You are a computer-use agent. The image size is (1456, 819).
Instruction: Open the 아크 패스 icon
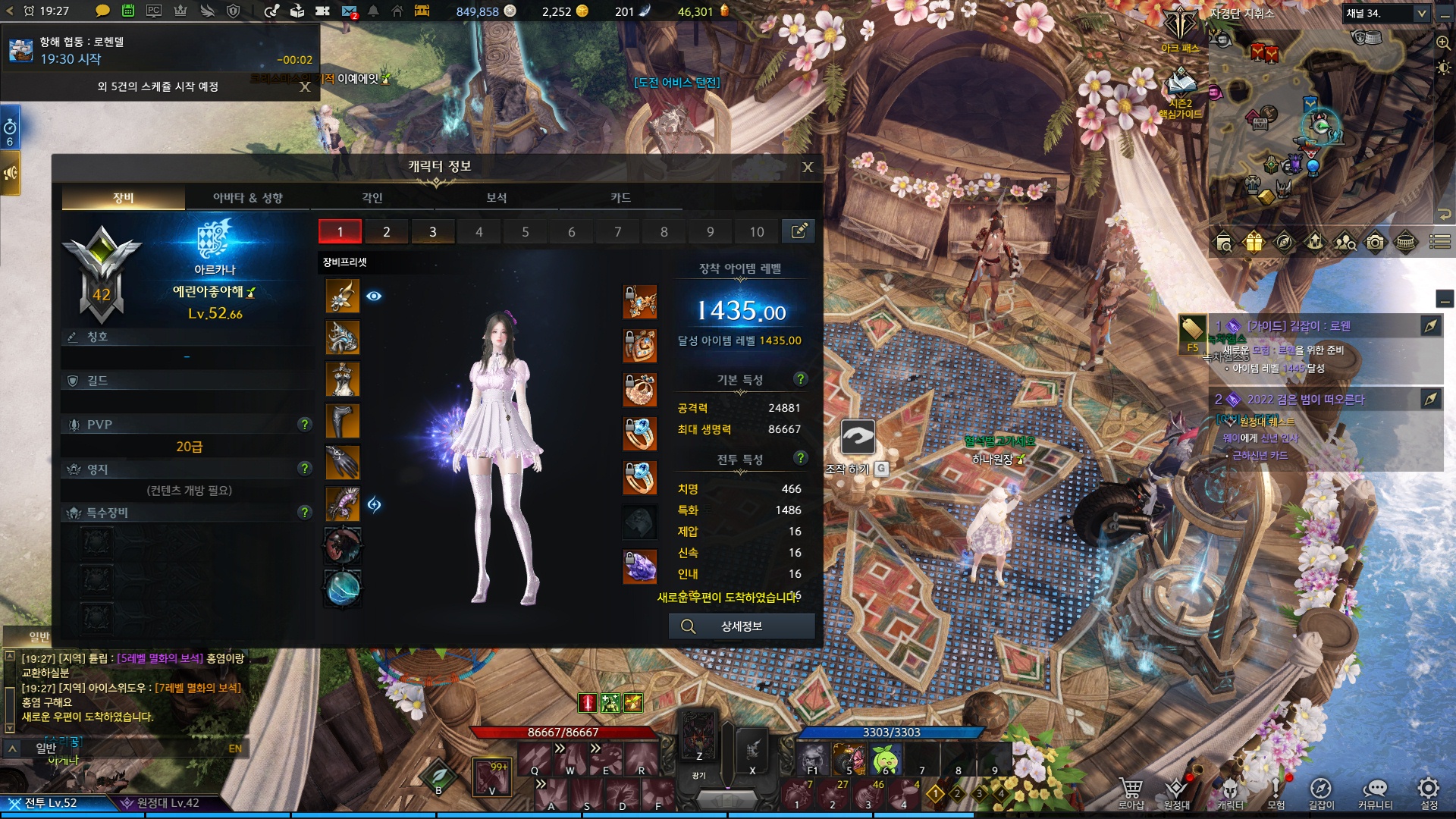pos(1180,30)
